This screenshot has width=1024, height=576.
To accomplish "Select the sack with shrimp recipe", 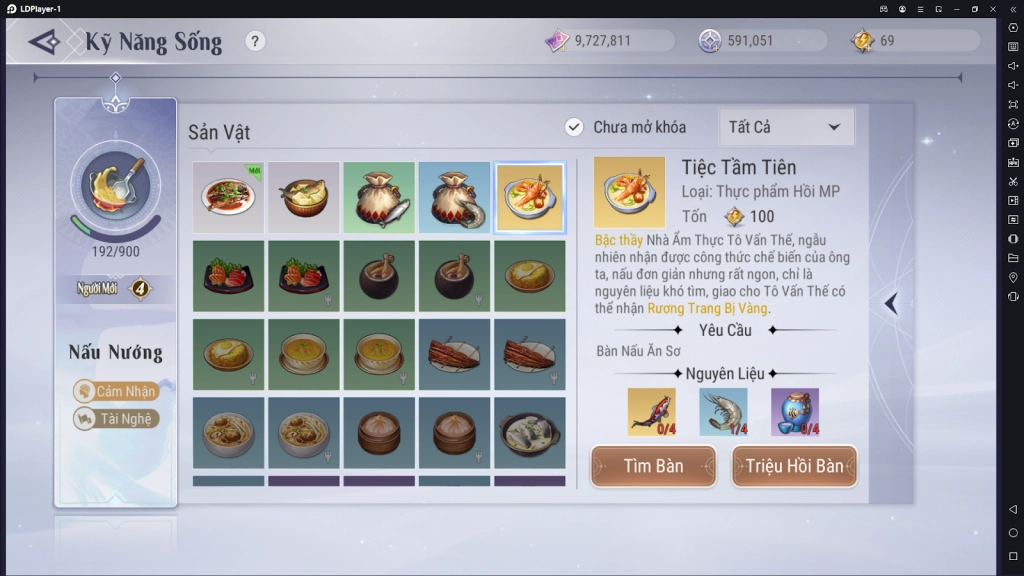I will [454, 197].
